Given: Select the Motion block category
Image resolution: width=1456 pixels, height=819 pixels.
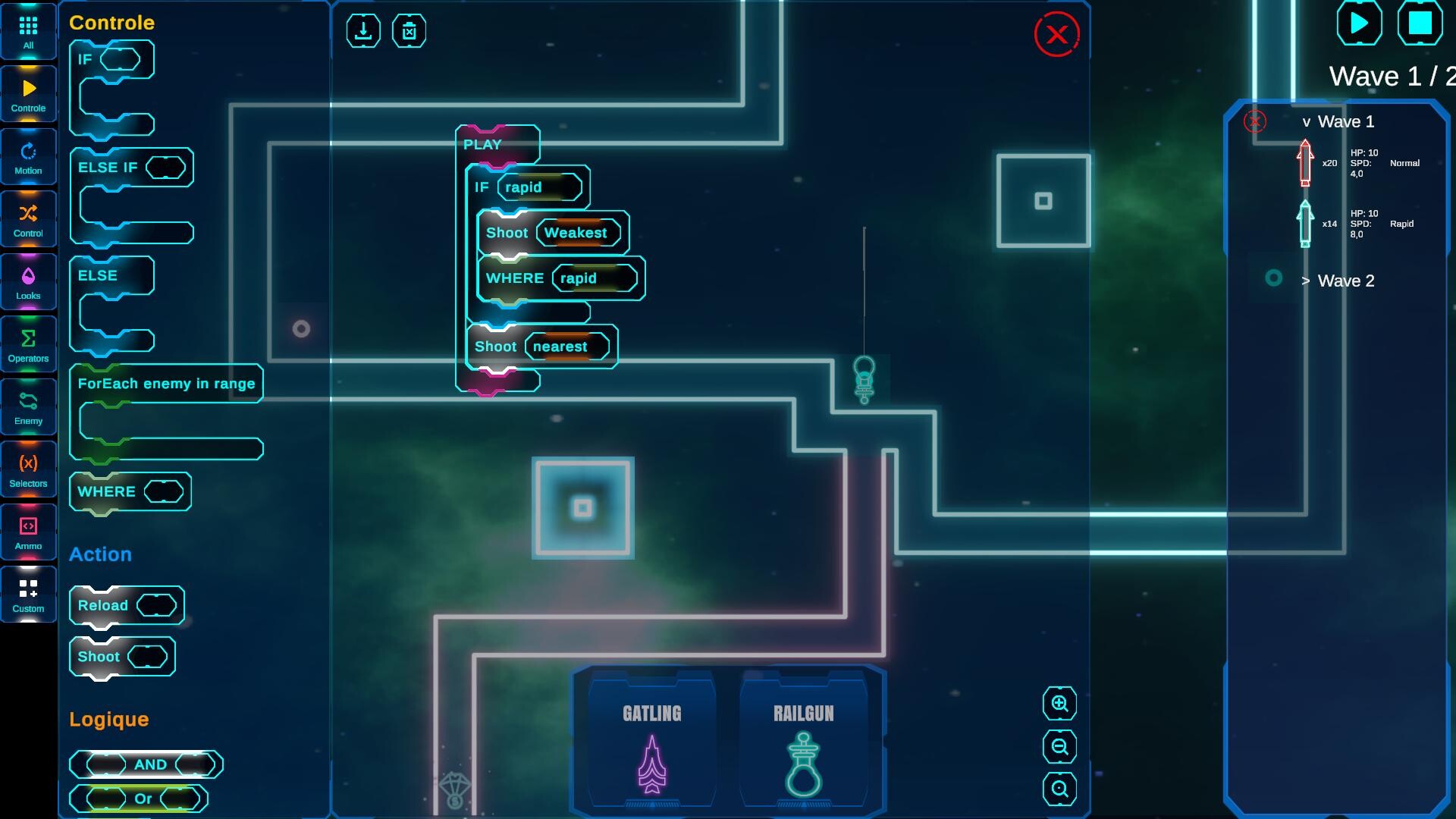Looking at the screenshot, I should 28,155.
